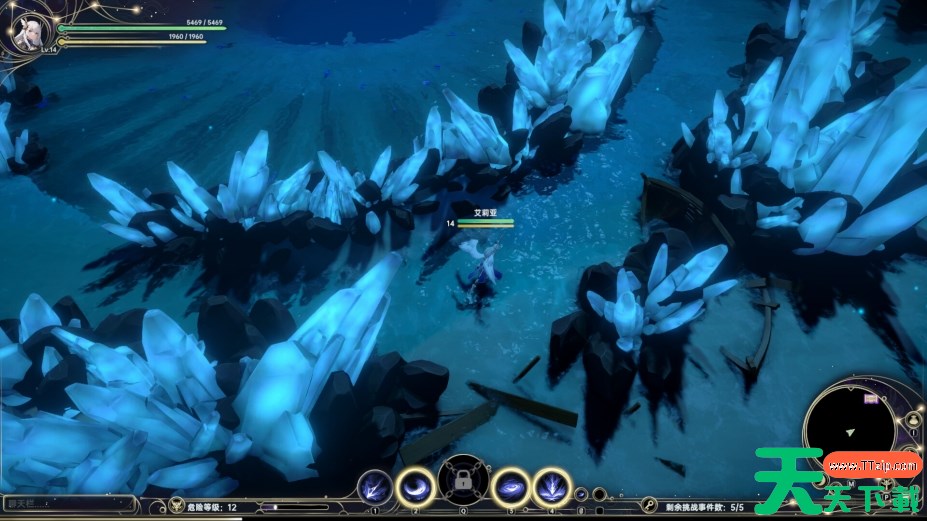Viewport: 927px width, 521px height.
Task: Cast the blue swirling wave skill
Action: click(511, 487)
